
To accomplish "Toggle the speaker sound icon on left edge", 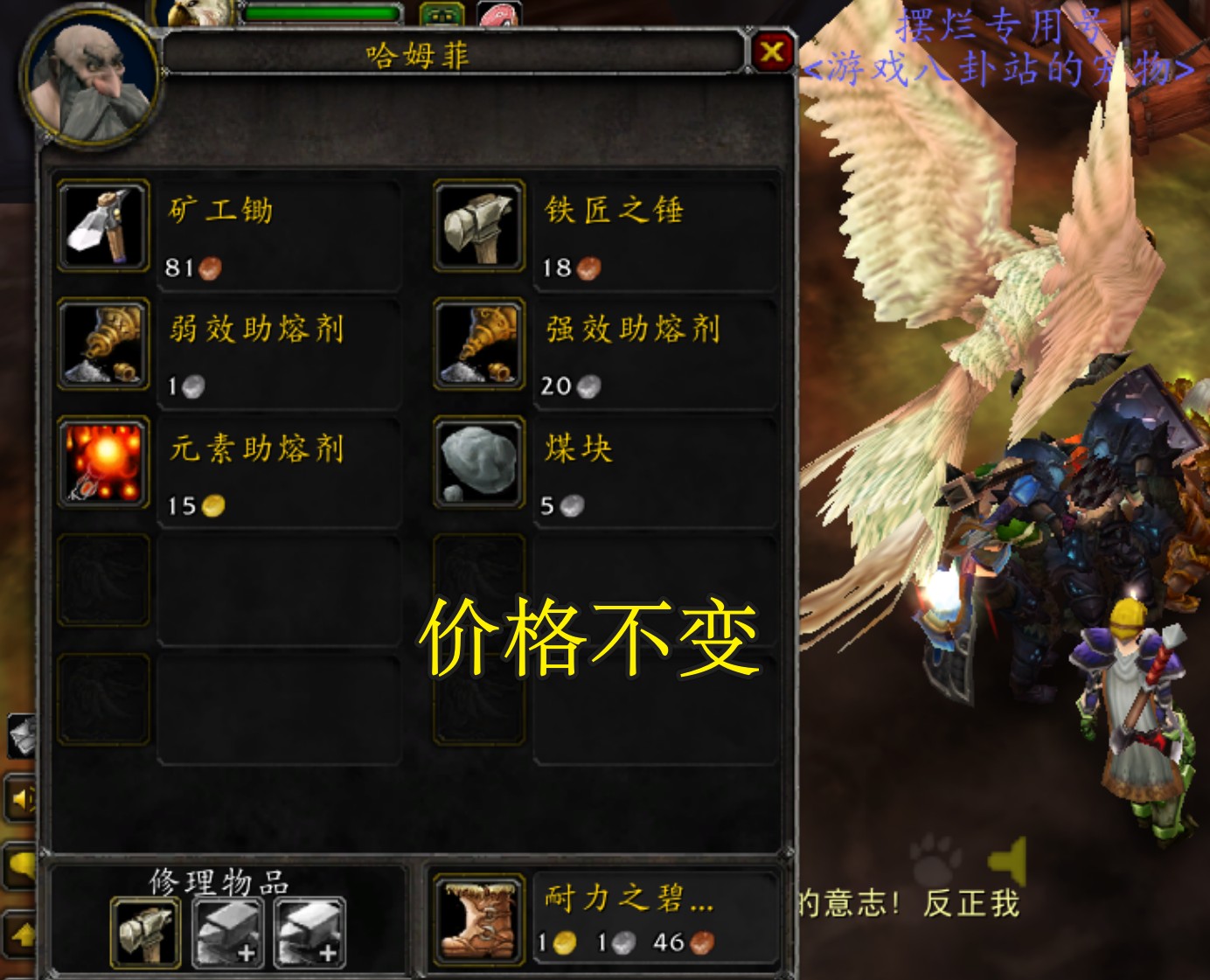I will pos(22,799).
